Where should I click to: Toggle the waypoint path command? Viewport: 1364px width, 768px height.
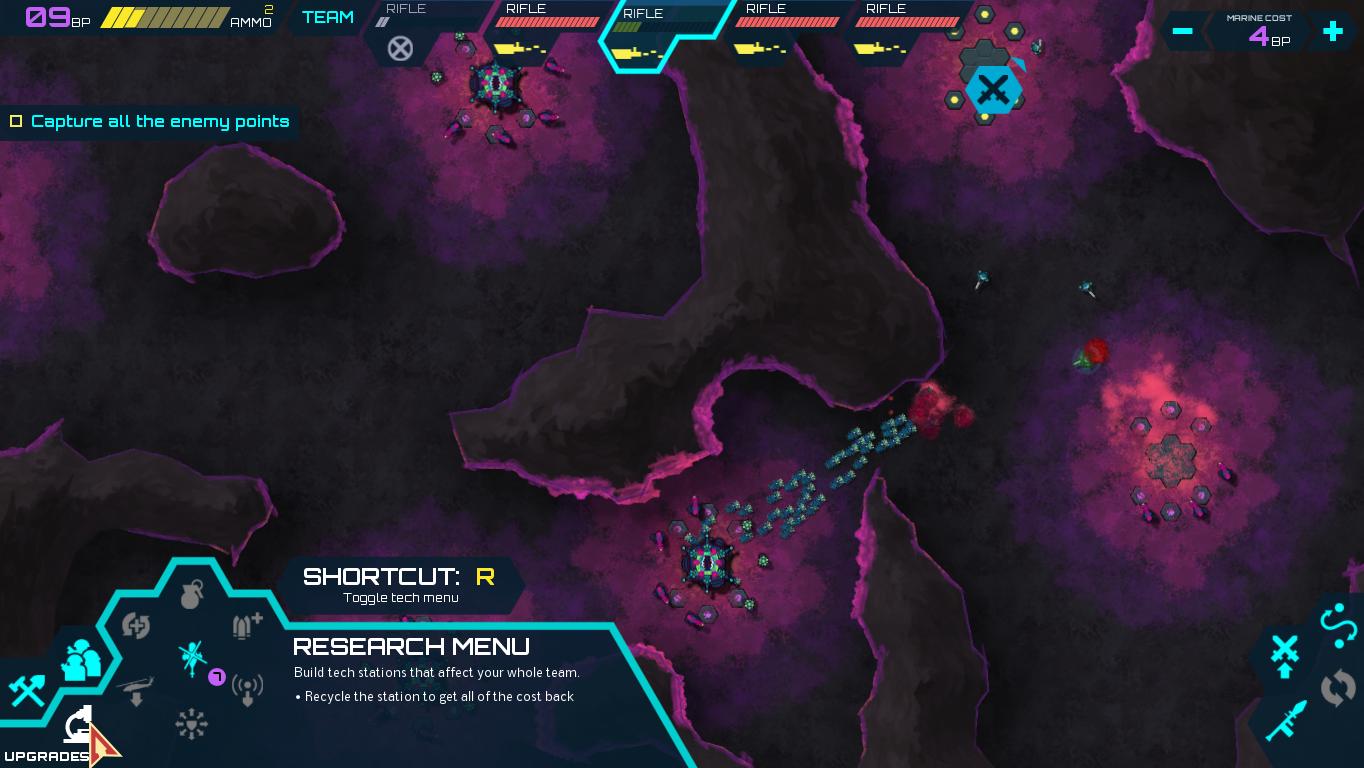tap(1338, 623)
